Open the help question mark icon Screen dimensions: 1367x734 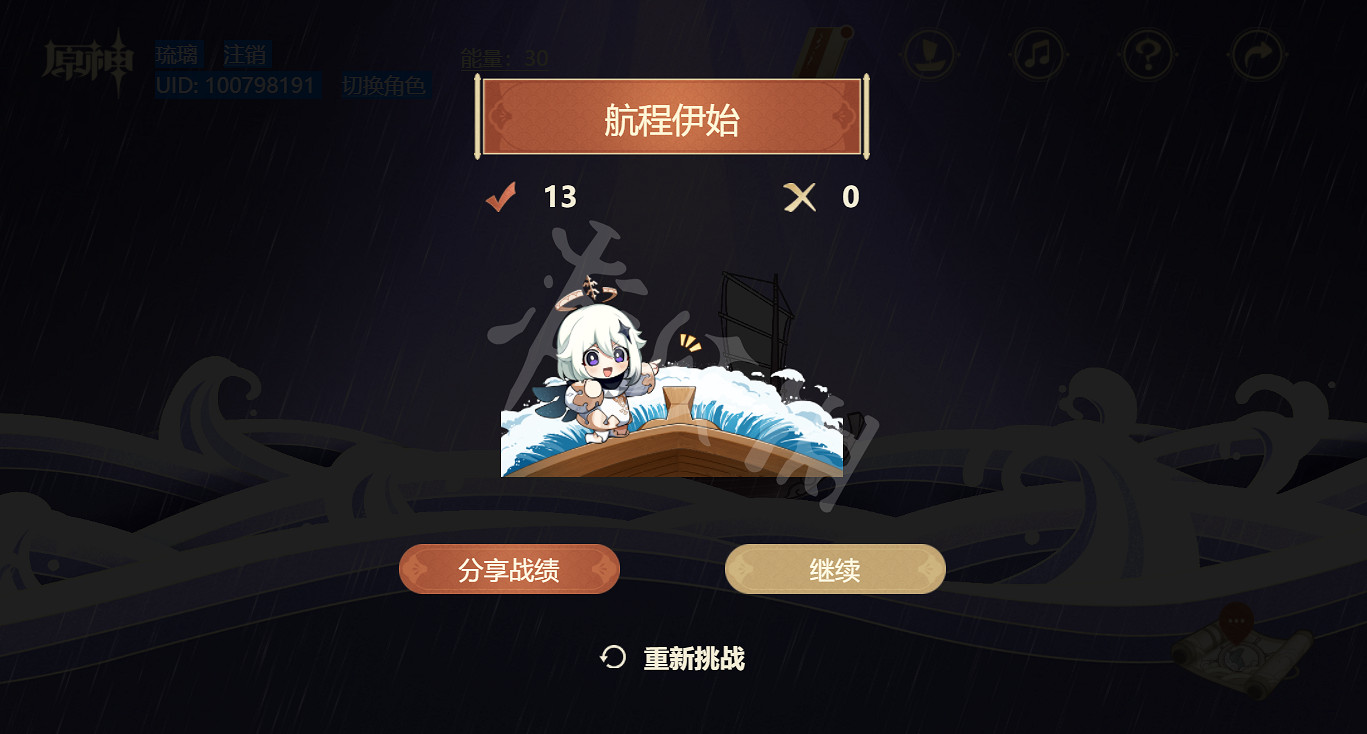1146,55
